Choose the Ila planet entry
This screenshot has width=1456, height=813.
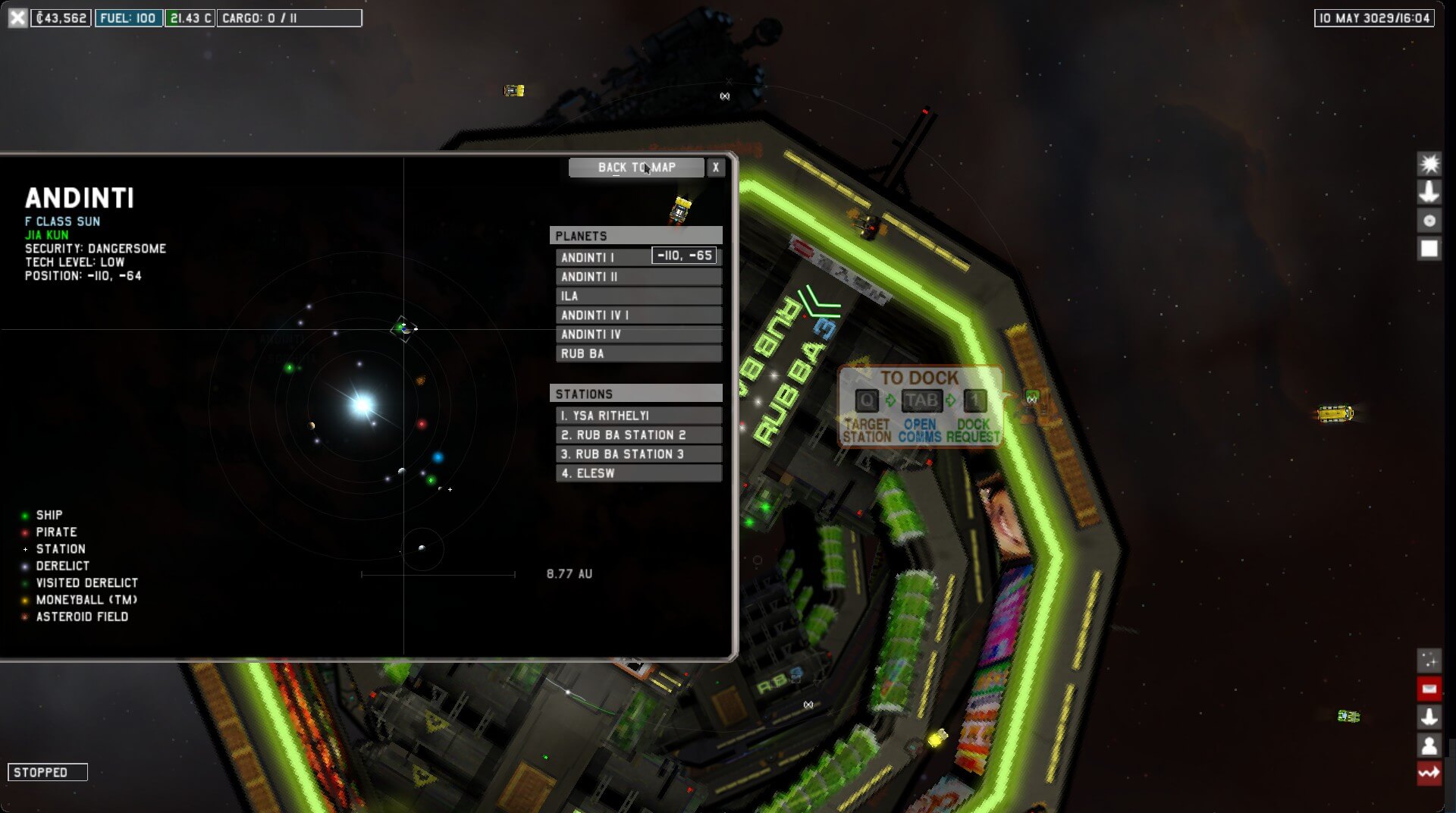[638, 297]
